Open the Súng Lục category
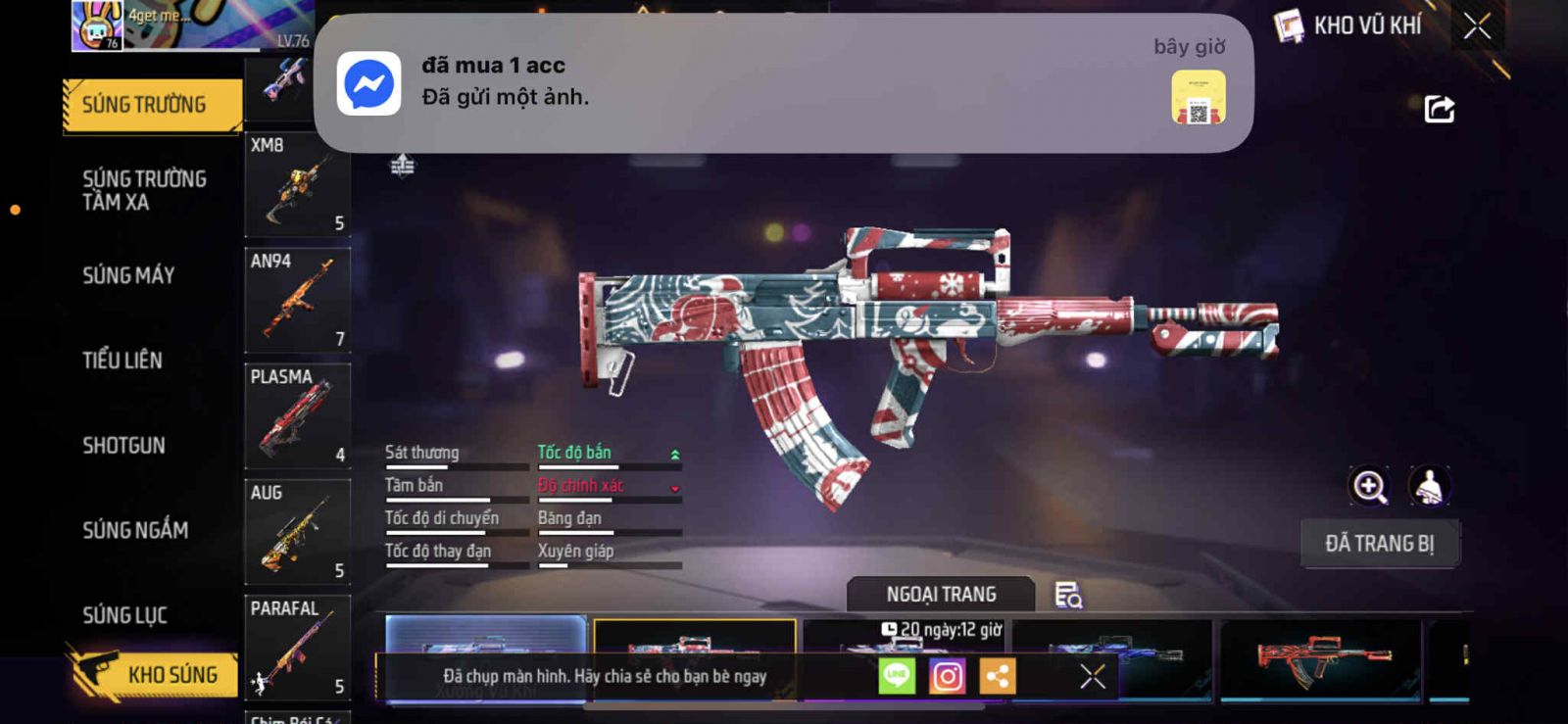The width and height of the screenshot is (1568, 724). [124, 615]
